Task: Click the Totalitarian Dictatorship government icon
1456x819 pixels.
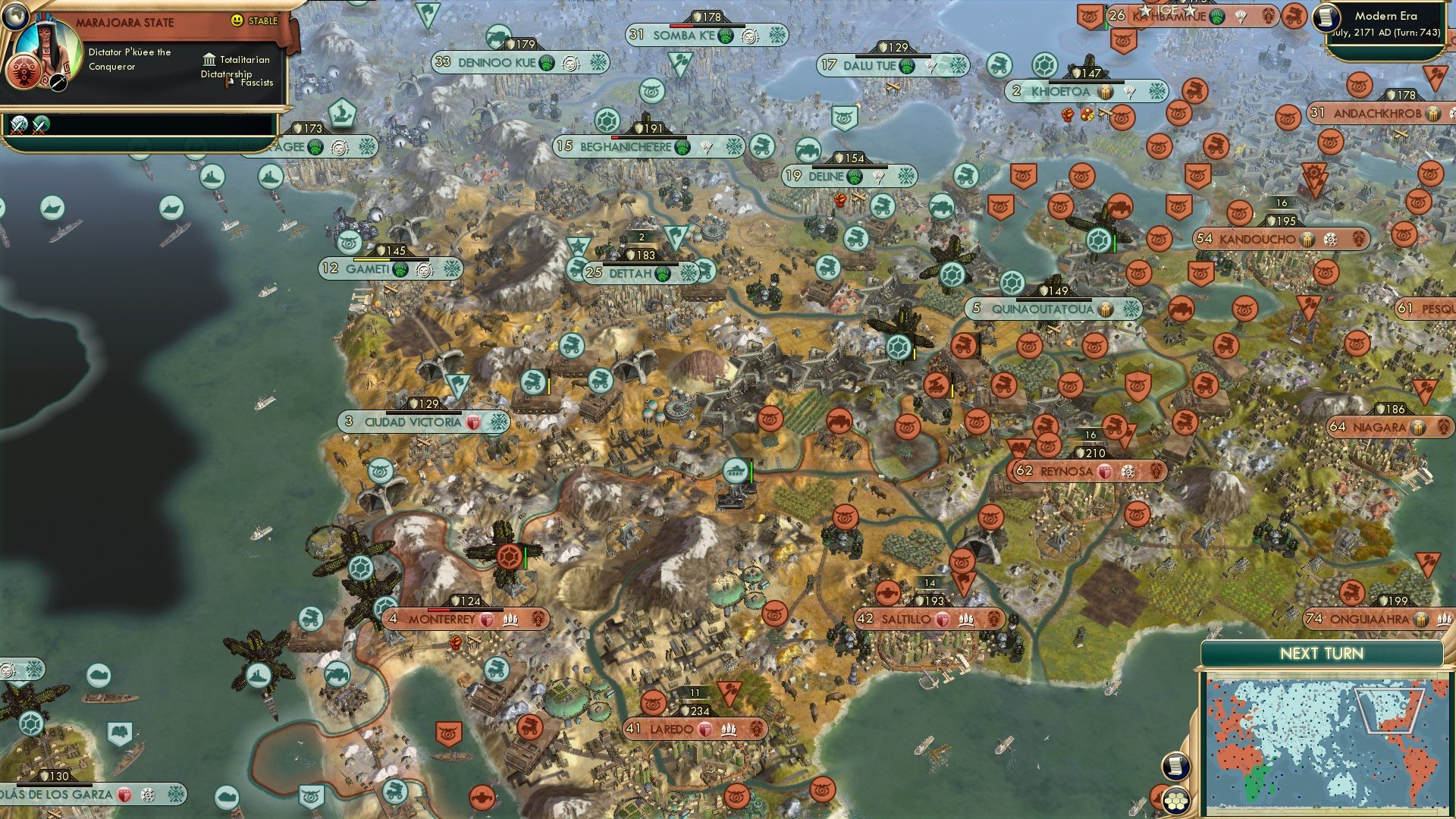Action: pyautogui.click(x=209, y=60)
